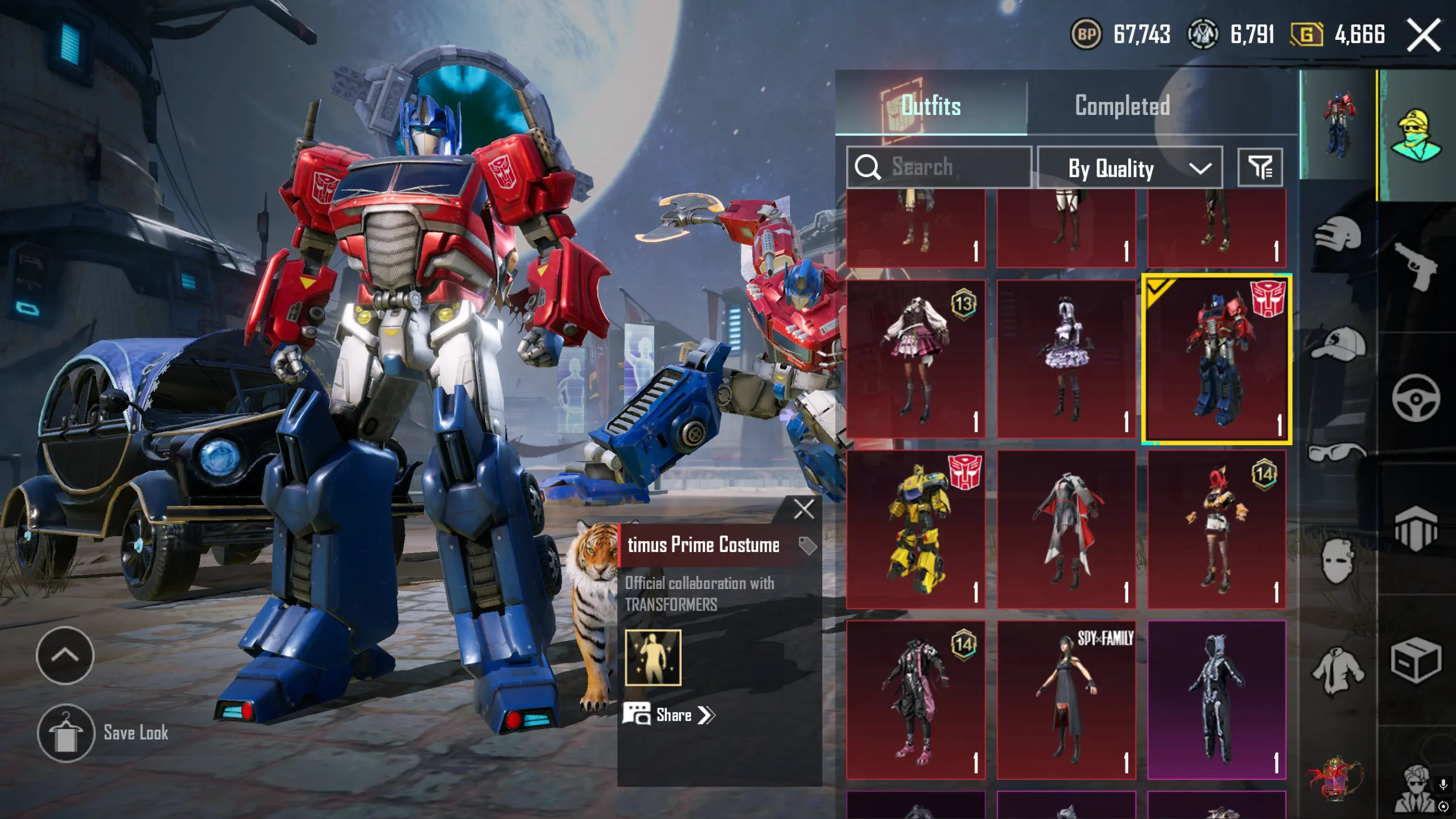The width and height of the screenshot is (1456, 819).
Task: Open the By Quality sort dropdown
Action: [1129, 168]
